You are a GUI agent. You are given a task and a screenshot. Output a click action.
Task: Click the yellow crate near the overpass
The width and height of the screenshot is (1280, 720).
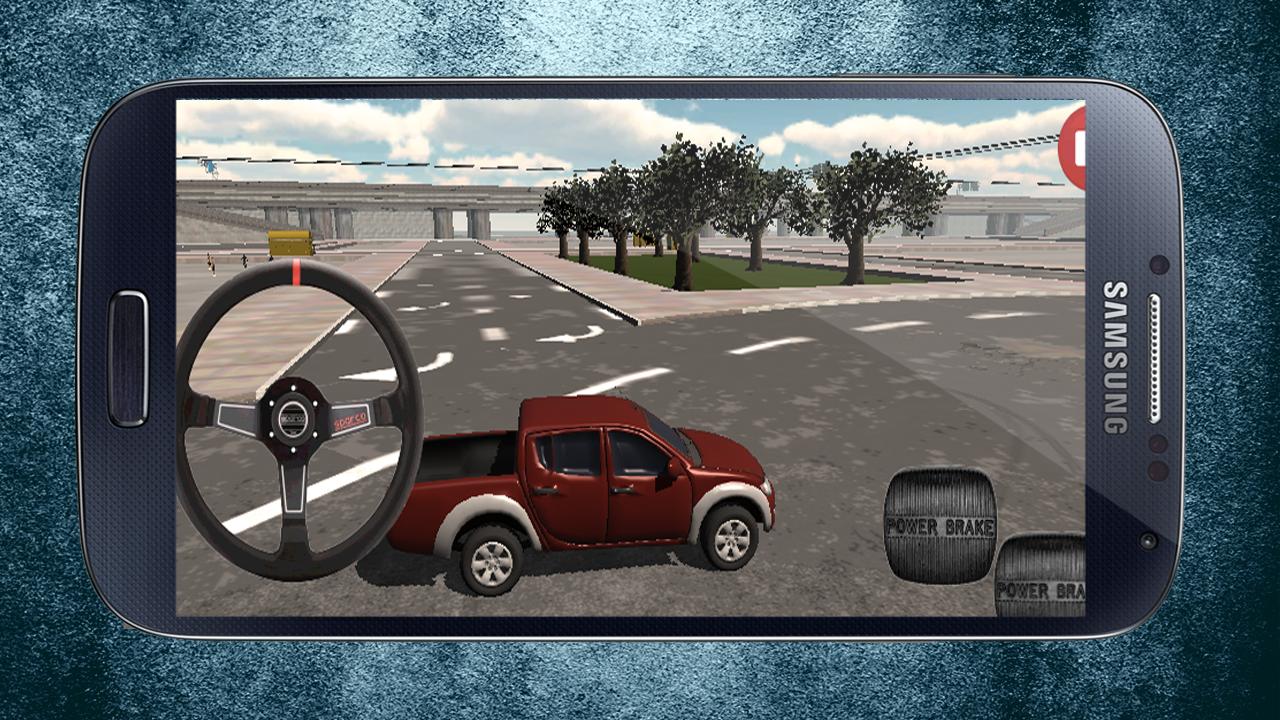(x=291, y=243)
